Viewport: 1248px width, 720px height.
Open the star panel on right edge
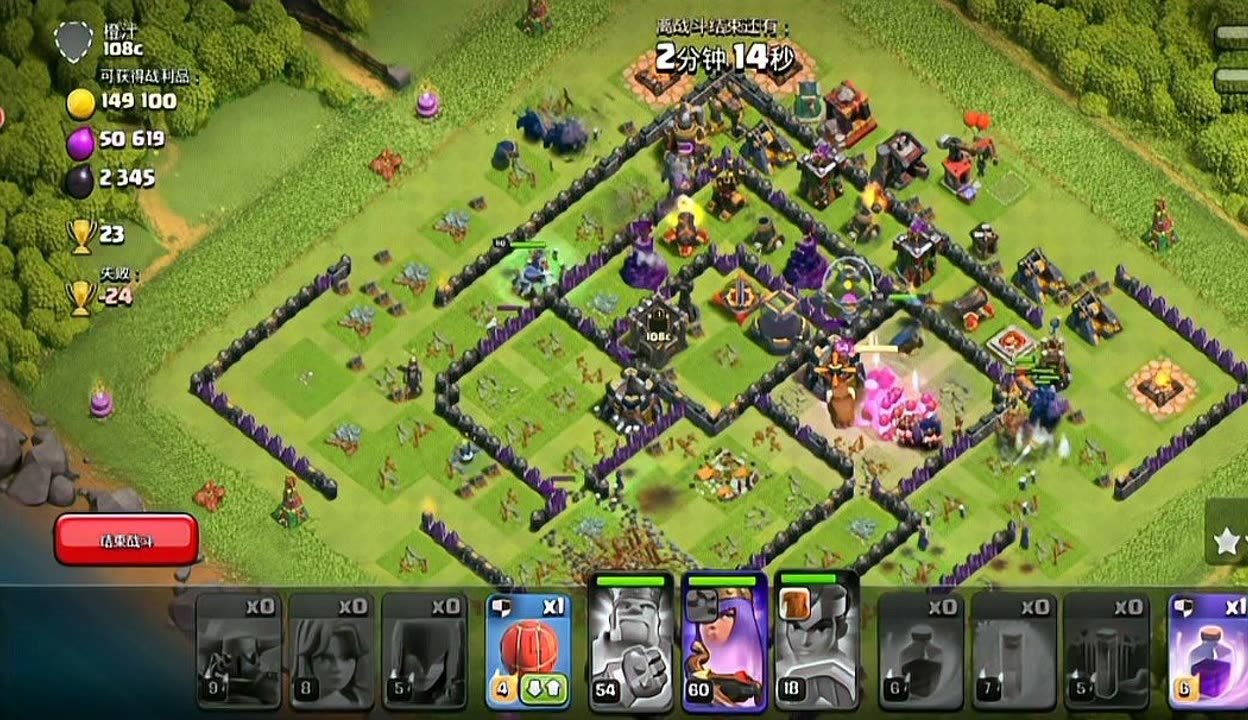1227,541
